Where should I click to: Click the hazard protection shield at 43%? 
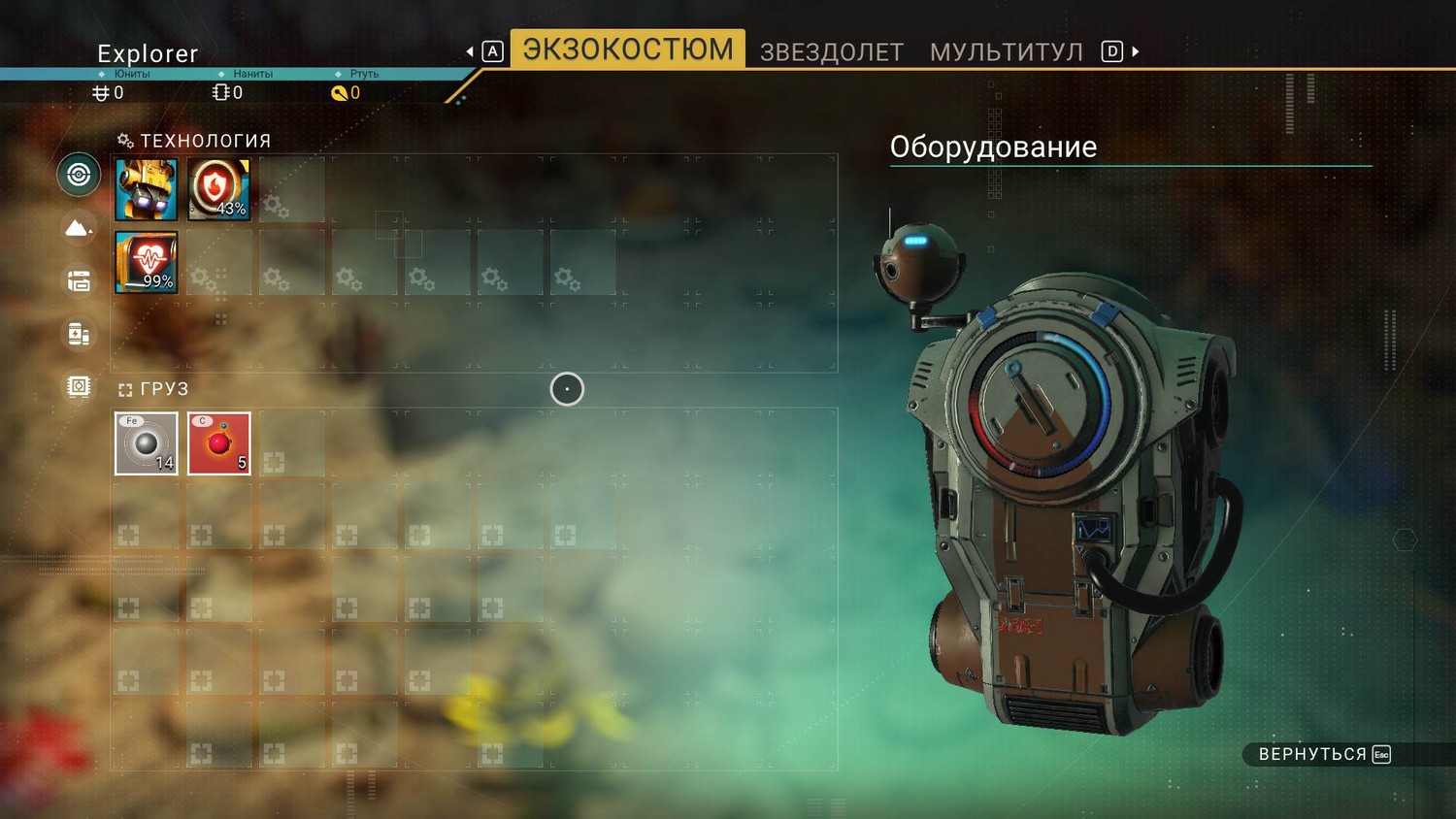pos(219,189)
